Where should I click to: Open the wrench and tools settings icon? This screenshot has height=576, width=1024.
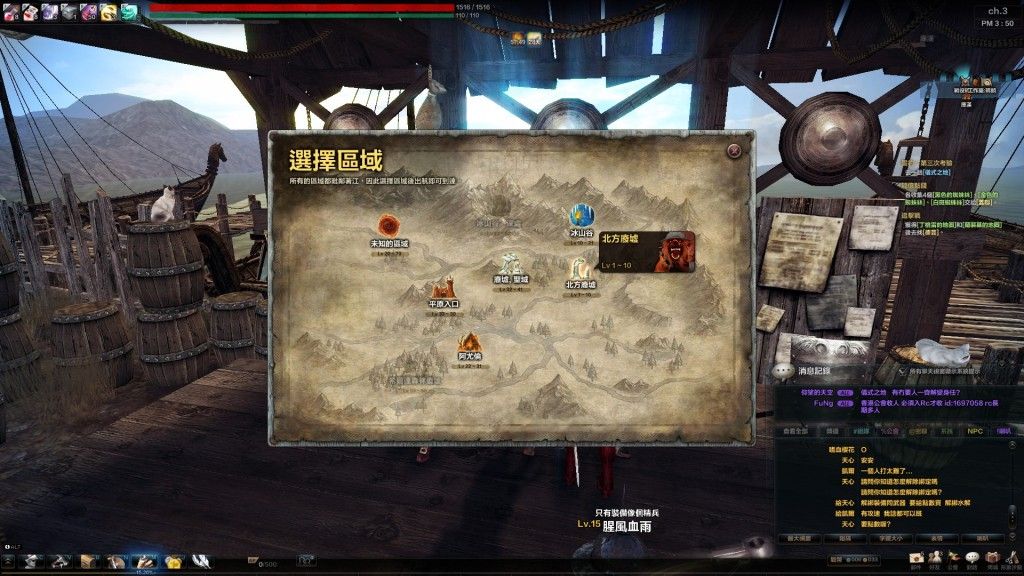1014,556
